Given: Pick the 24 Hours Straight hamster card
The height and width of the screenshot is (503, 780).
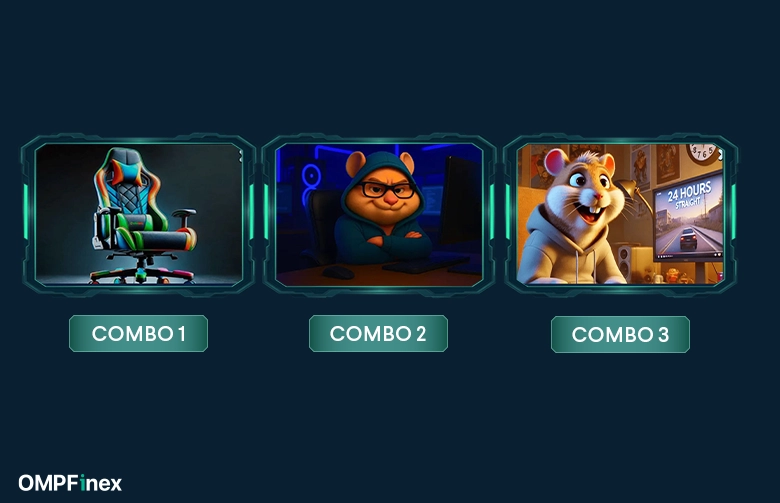Looking at the screenshot, I should click(x=620, y=214).
